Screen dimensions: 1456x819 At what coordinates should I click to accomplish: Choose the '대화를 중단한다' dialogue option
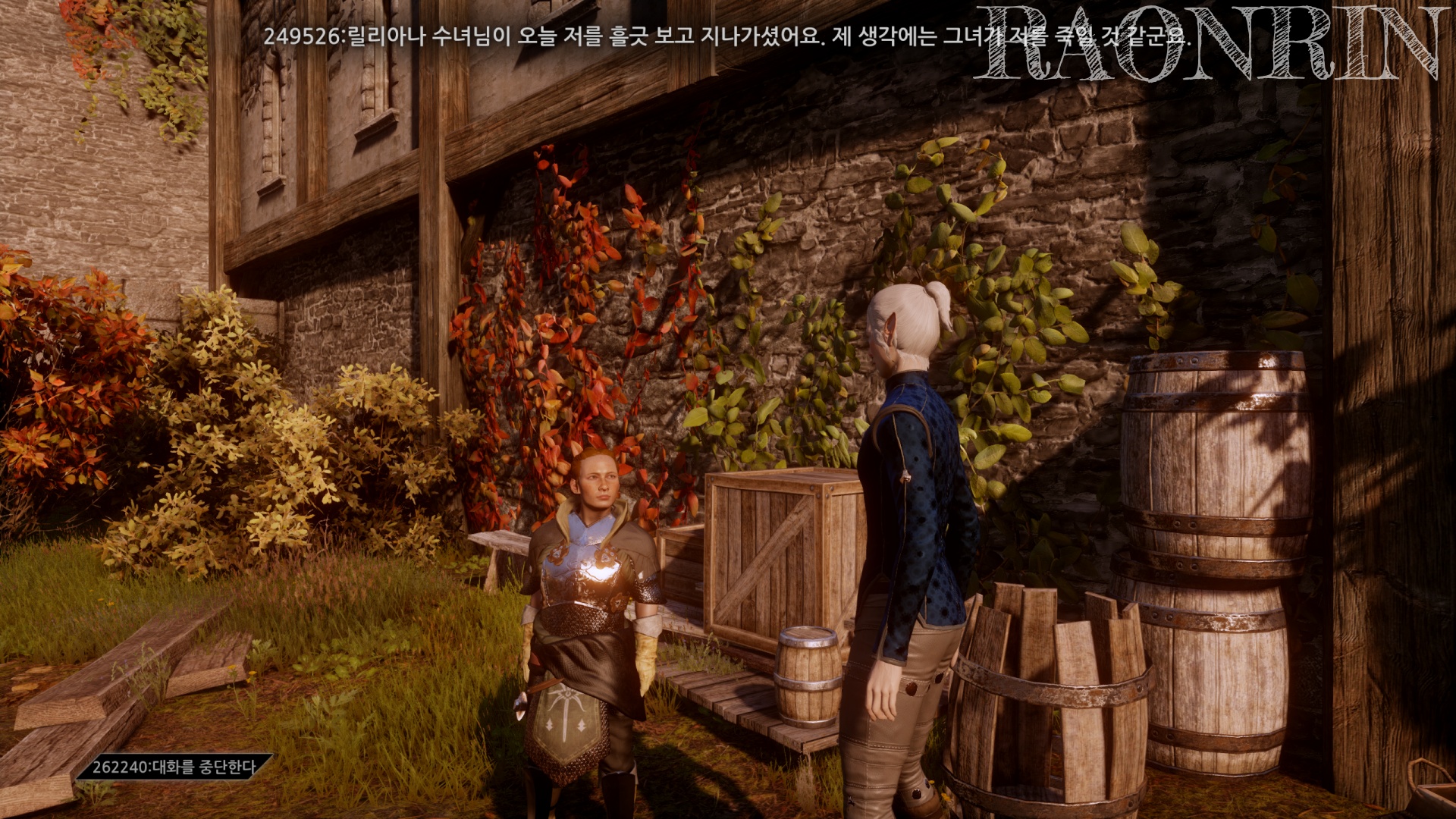(174, 767)
